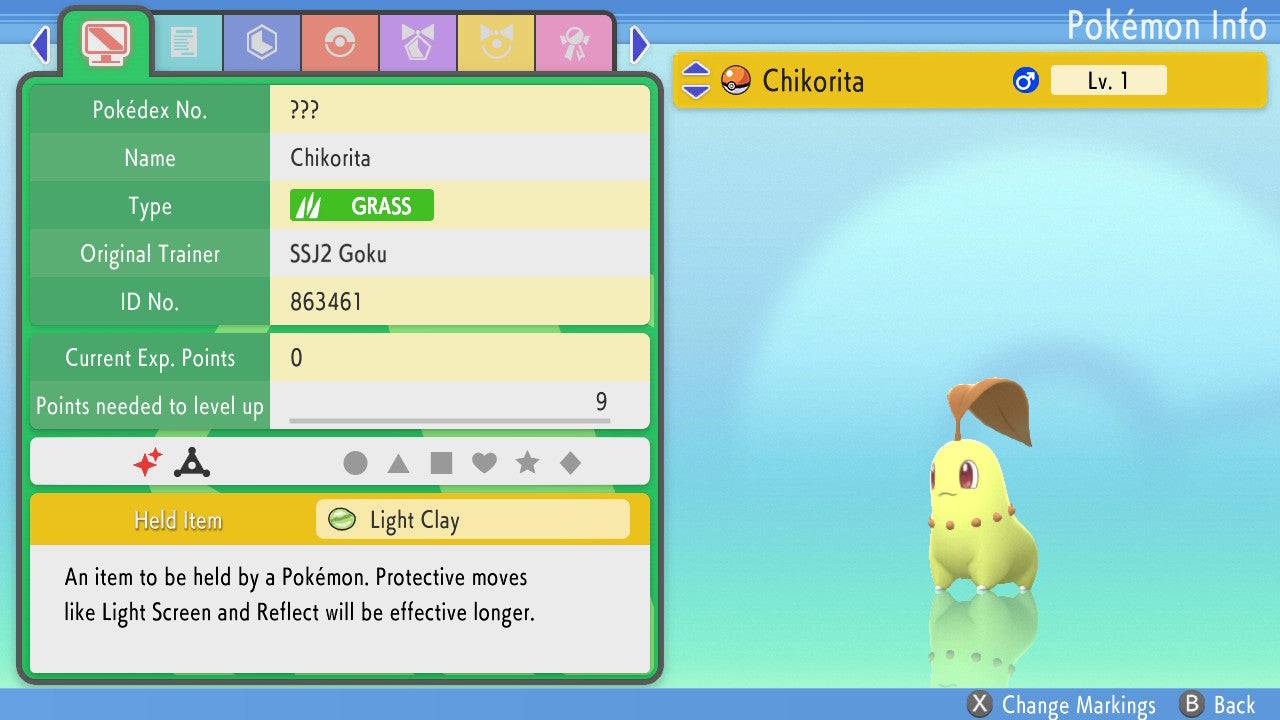Image resolution: width=1280 pixels, height=720 pixels.
Task: Click the right arrow beside the tabs
Action: tap(640, 44)
